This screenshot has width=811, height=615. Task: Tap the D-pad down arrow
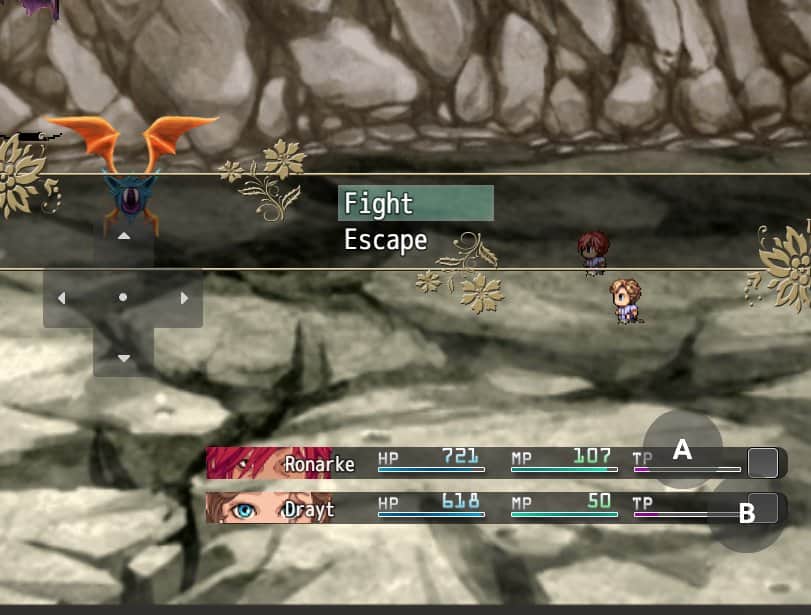[x=124, y=357]
